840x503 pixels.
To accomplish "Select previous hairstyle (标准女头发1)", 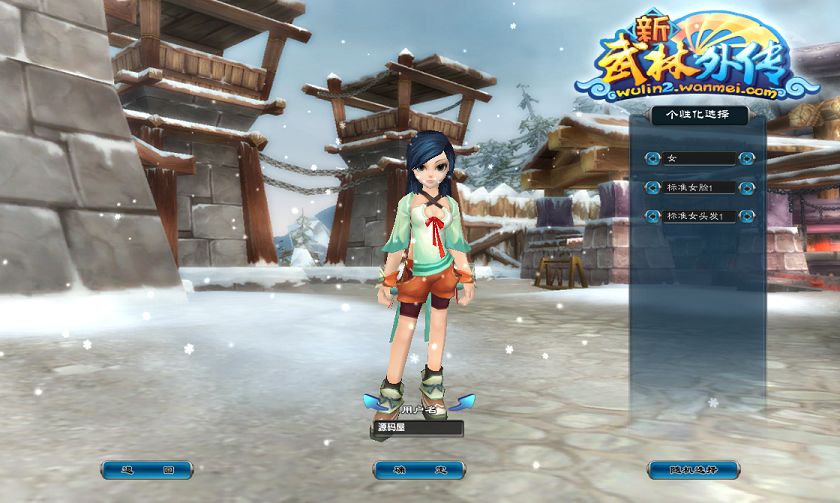I will coord(652,216).
